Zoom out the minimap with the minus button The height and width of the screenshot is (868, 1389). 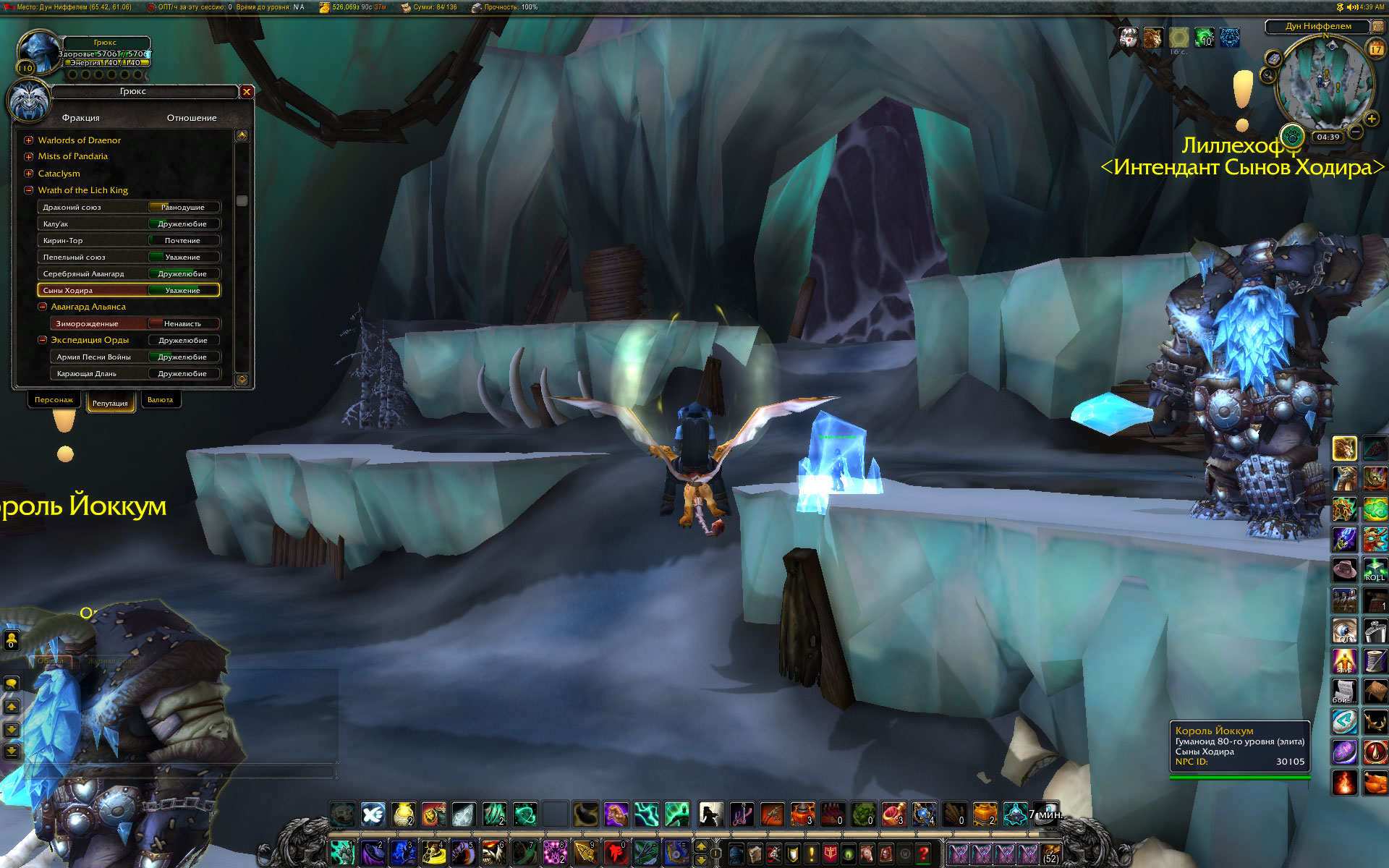(x=1356, y=132)
